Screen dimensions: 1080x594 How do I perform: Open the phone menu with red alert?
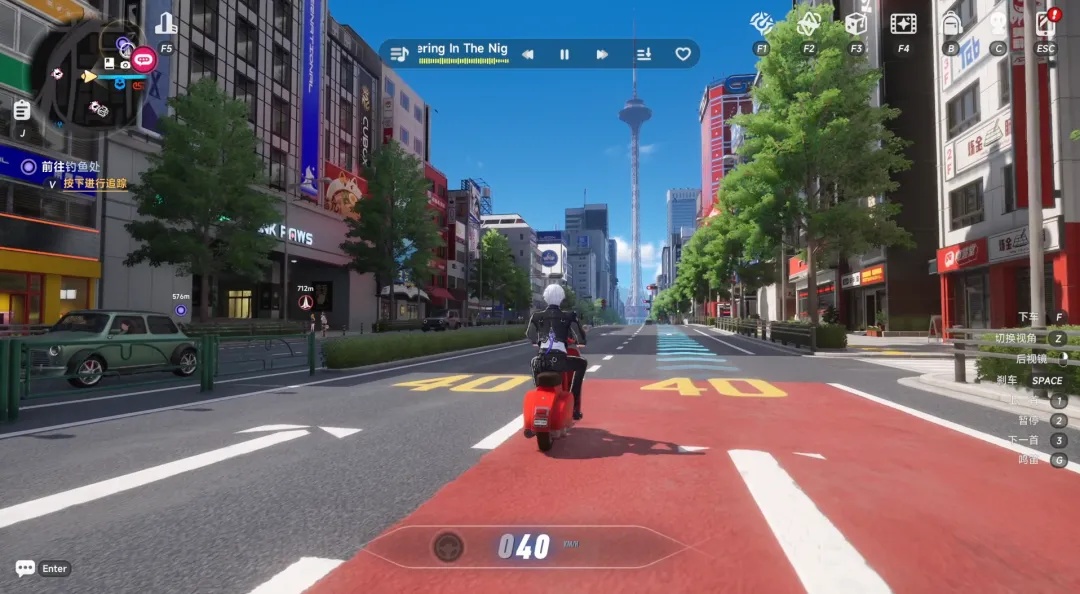click(1045, 23)
